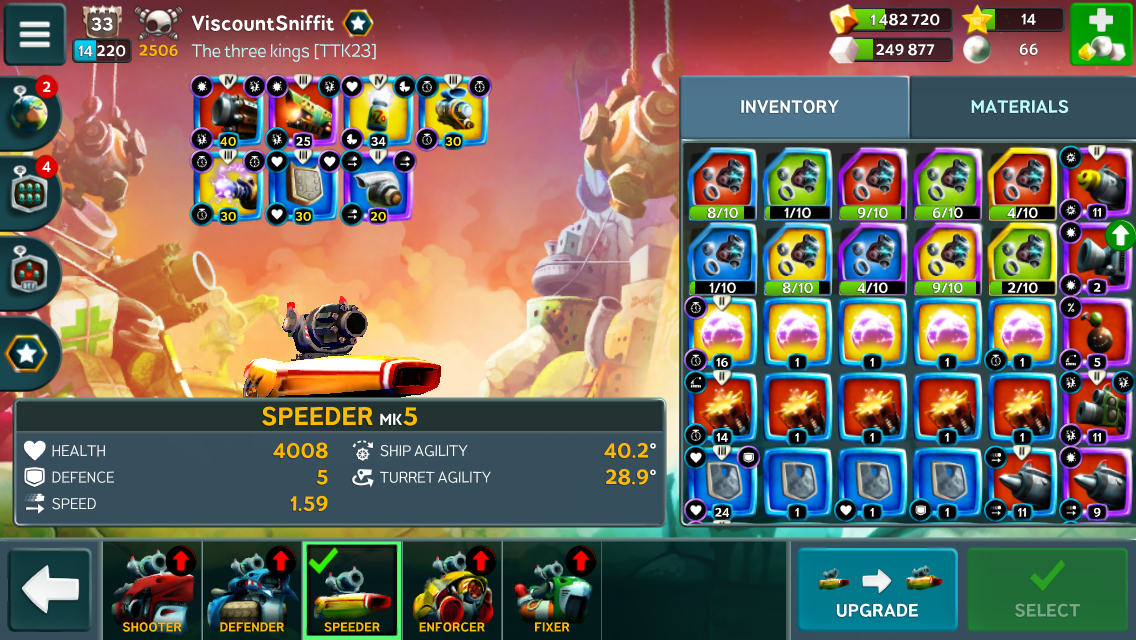Viewport: 1136px width, 640px height.
Task: Select the Speeder ship tile
Action: click(352, 590)
